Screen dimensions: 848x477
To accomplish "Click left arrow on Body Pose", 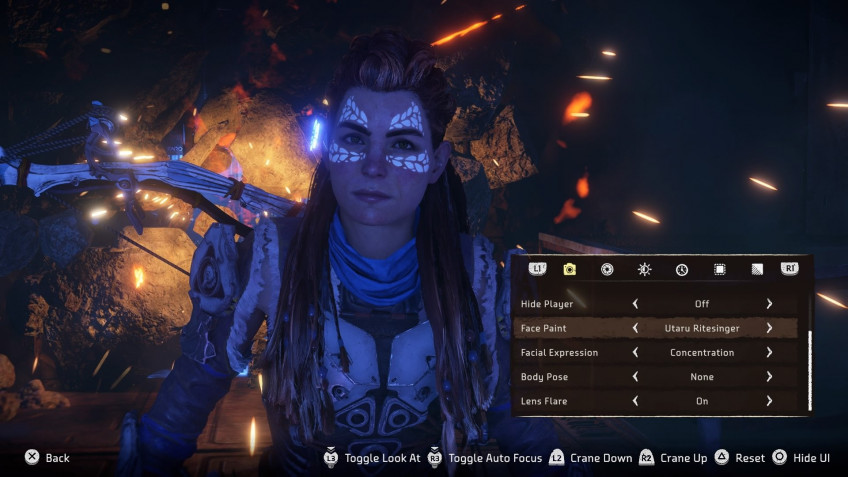I will [635, 377].
